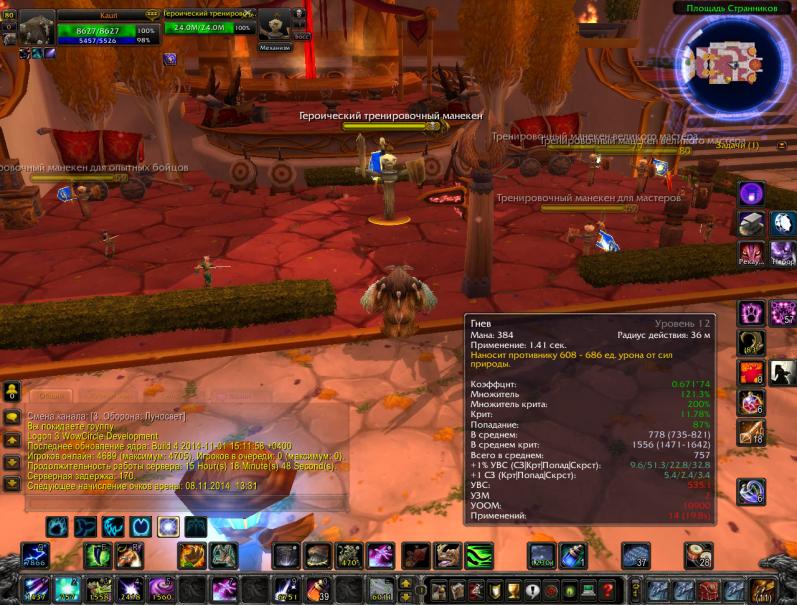Open the chat bubble button beside the chat
Image resolution: width=797 pixels, height=605 pixels.
click(11, 417)
